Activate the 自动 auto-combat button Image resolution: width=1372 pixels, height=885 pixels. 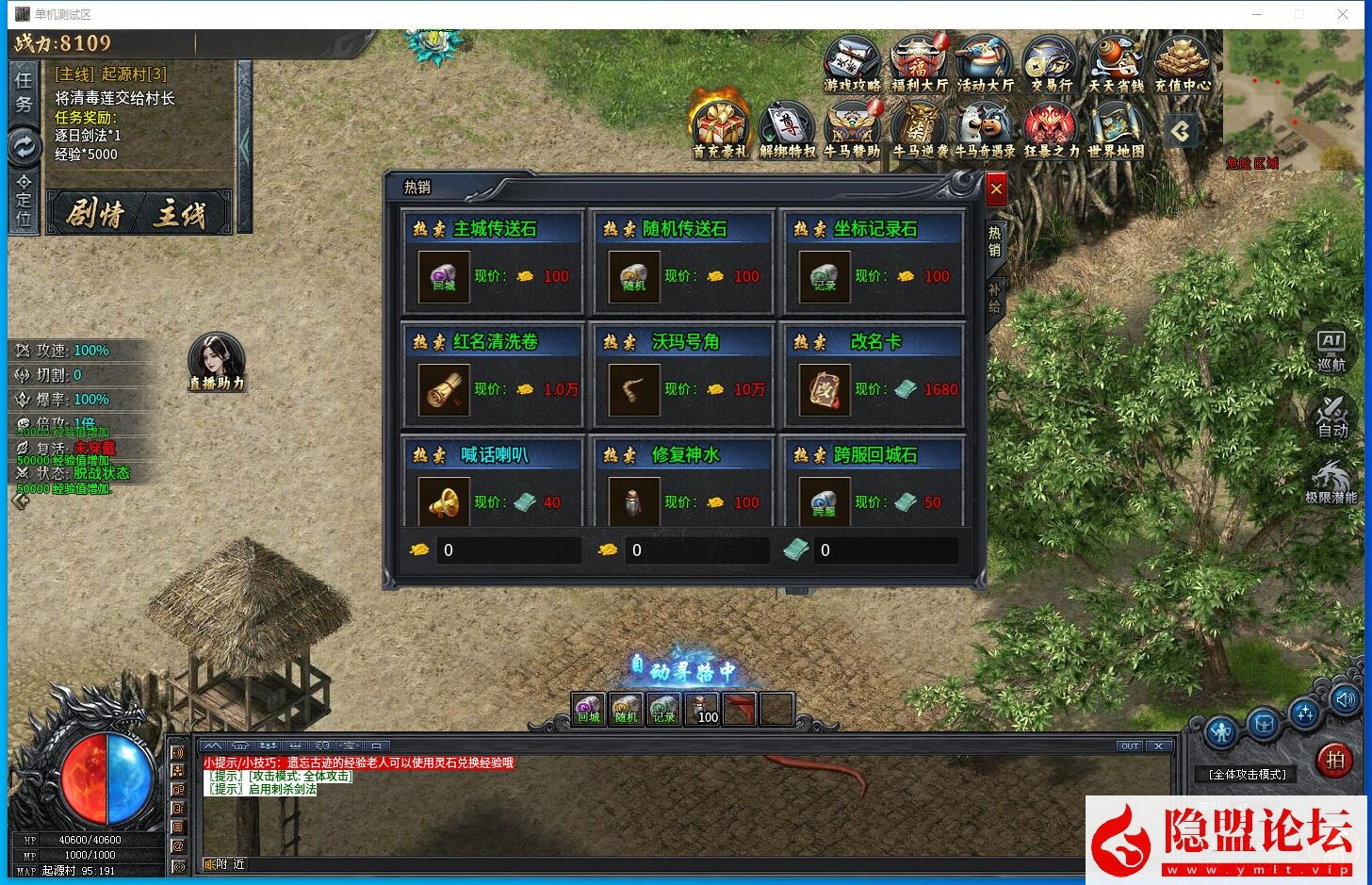coord(1332,416)
